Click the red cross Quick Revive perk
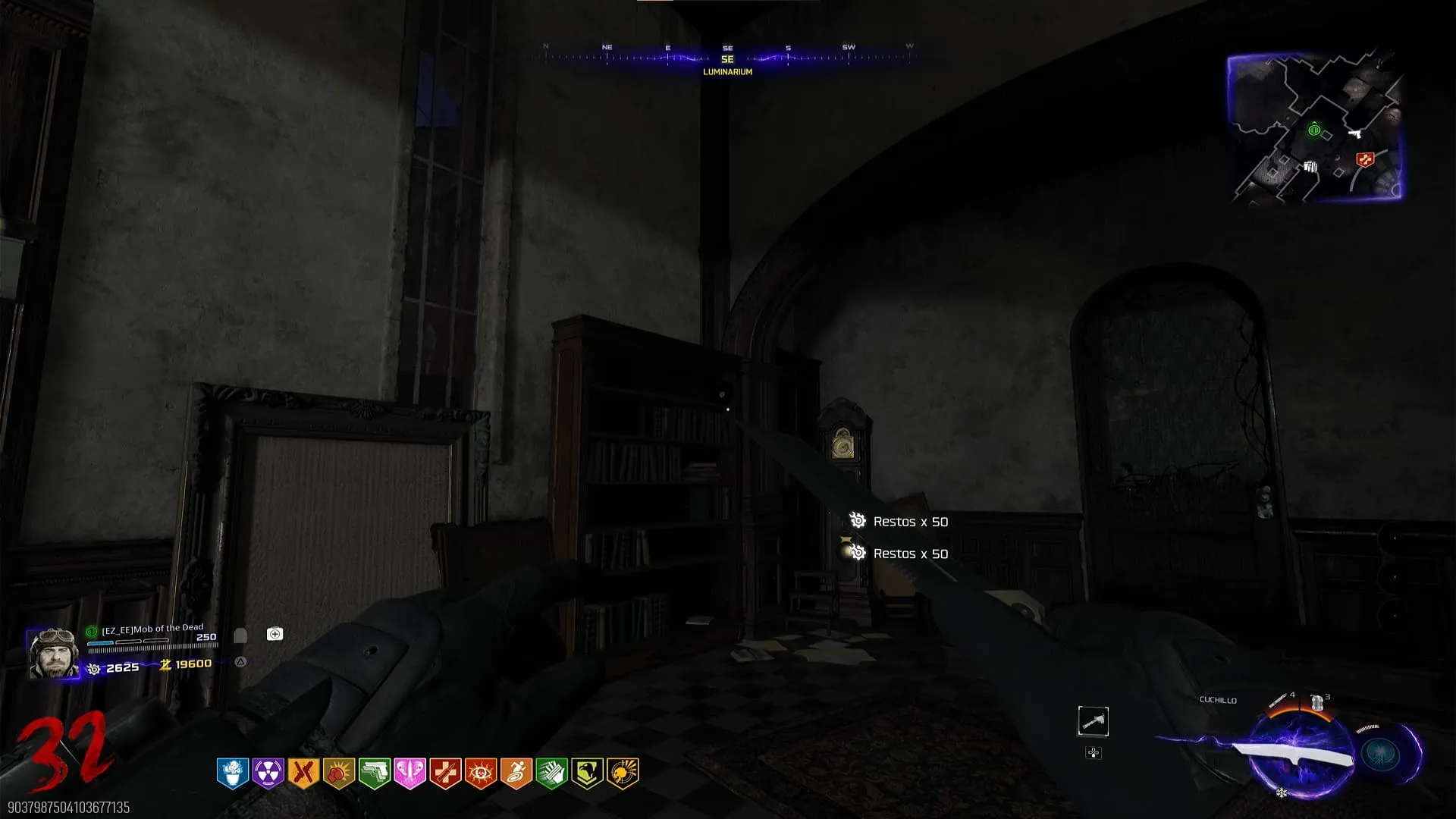Screen dimensions: 1456x819 445,773
